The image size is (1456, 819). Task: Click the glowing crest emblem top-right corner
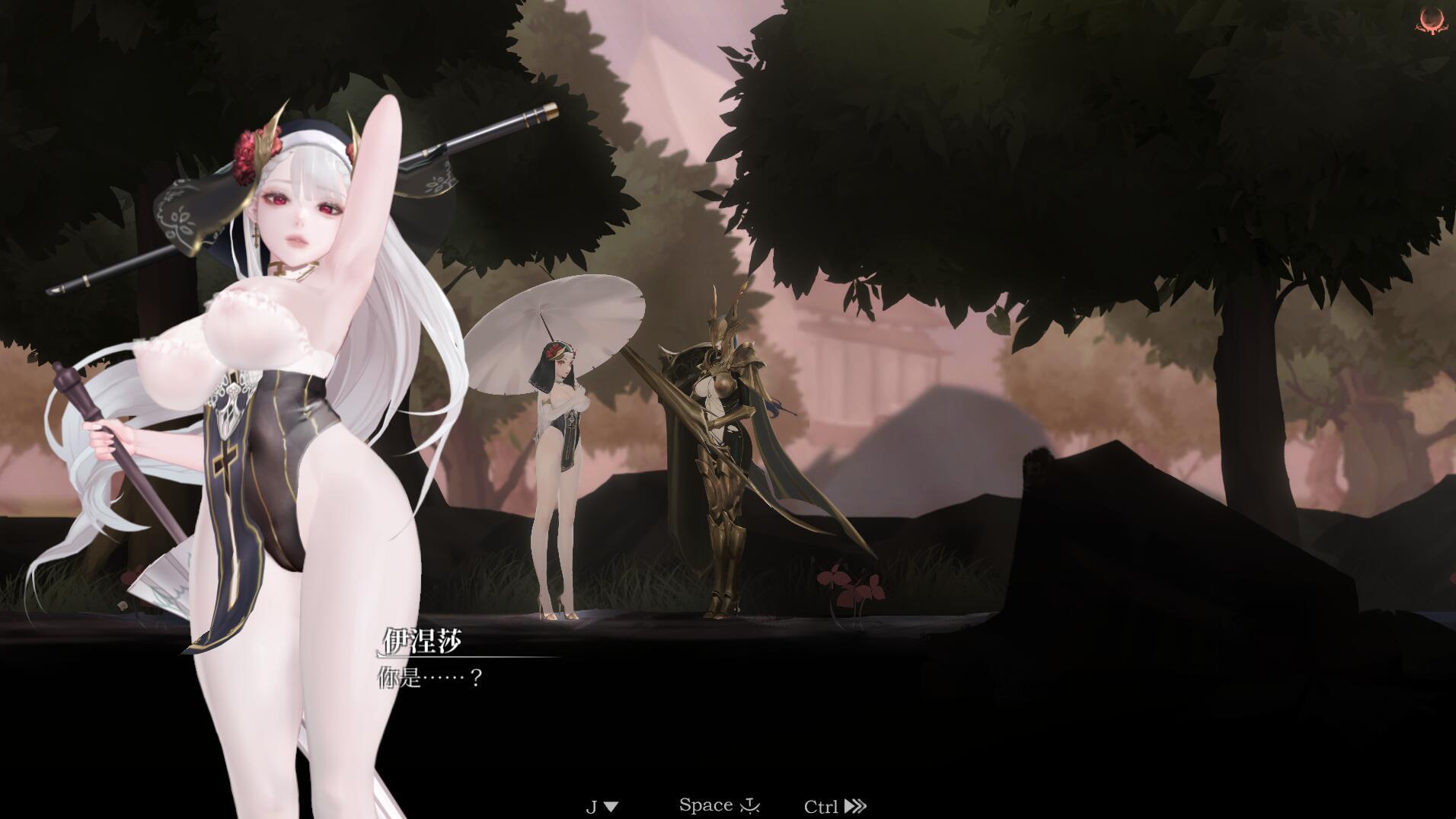point(1430,20)
